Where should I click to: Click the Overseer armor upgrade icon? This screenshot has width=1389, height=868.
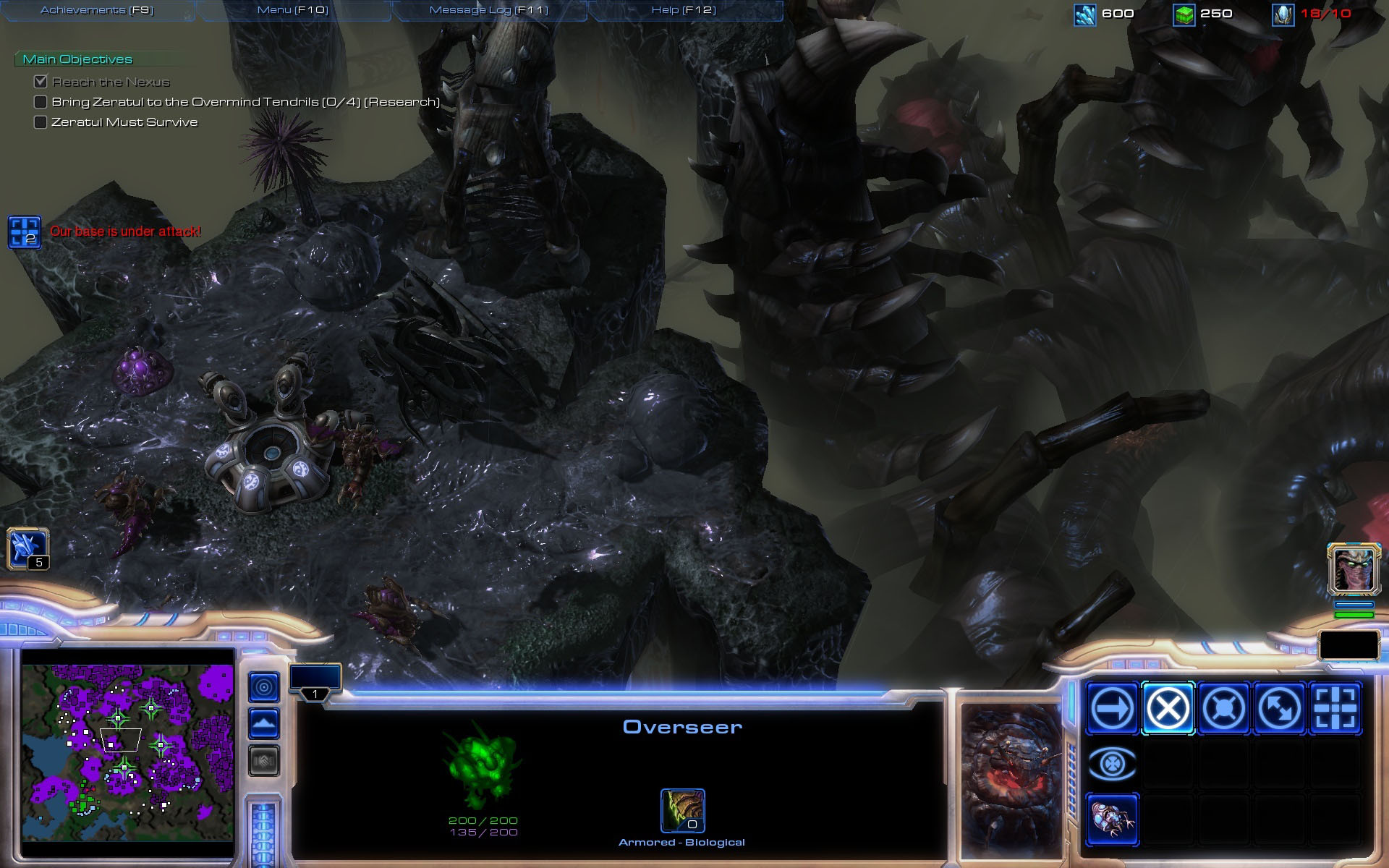(x=682, y=811)
